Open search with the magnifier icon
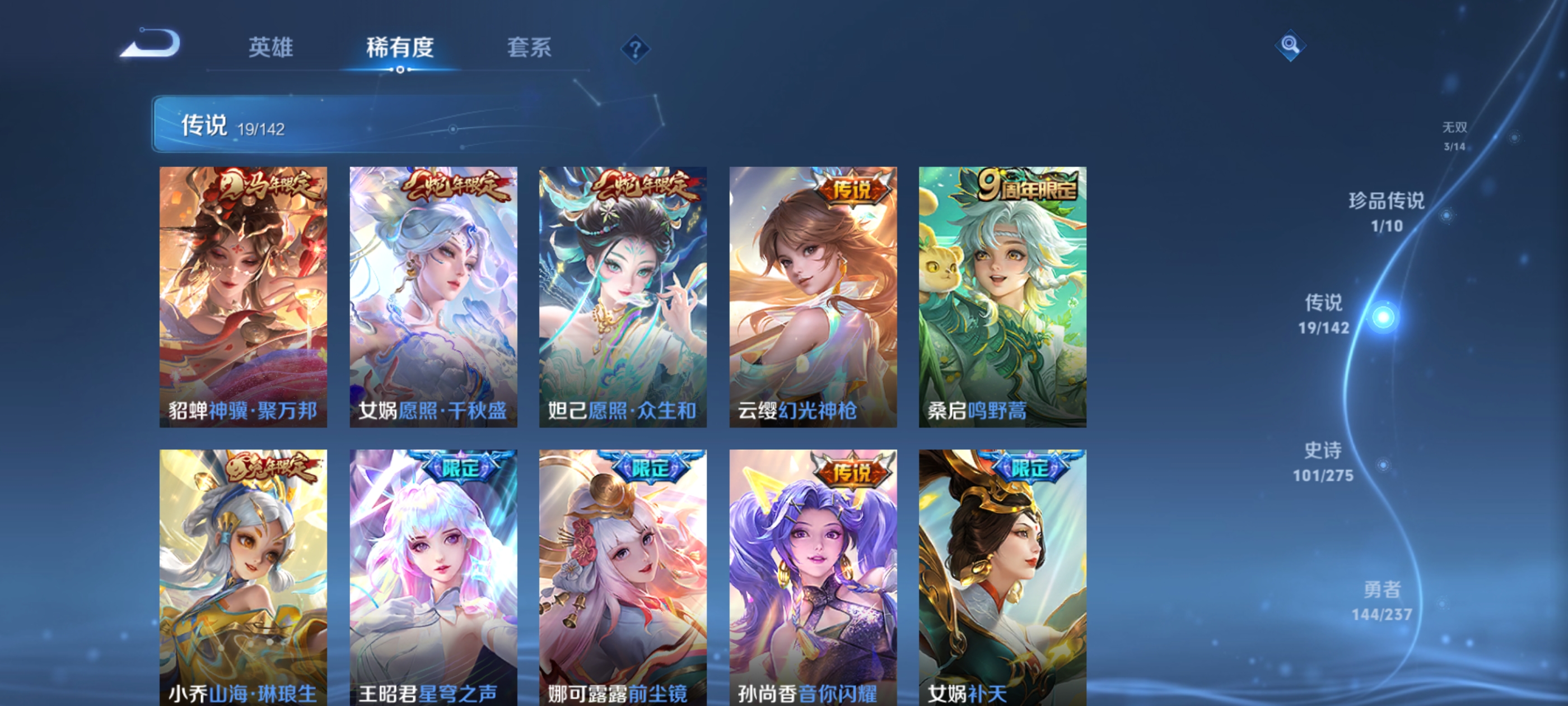Screen dimensions: 1568x706 click(x=1290, y=46)
